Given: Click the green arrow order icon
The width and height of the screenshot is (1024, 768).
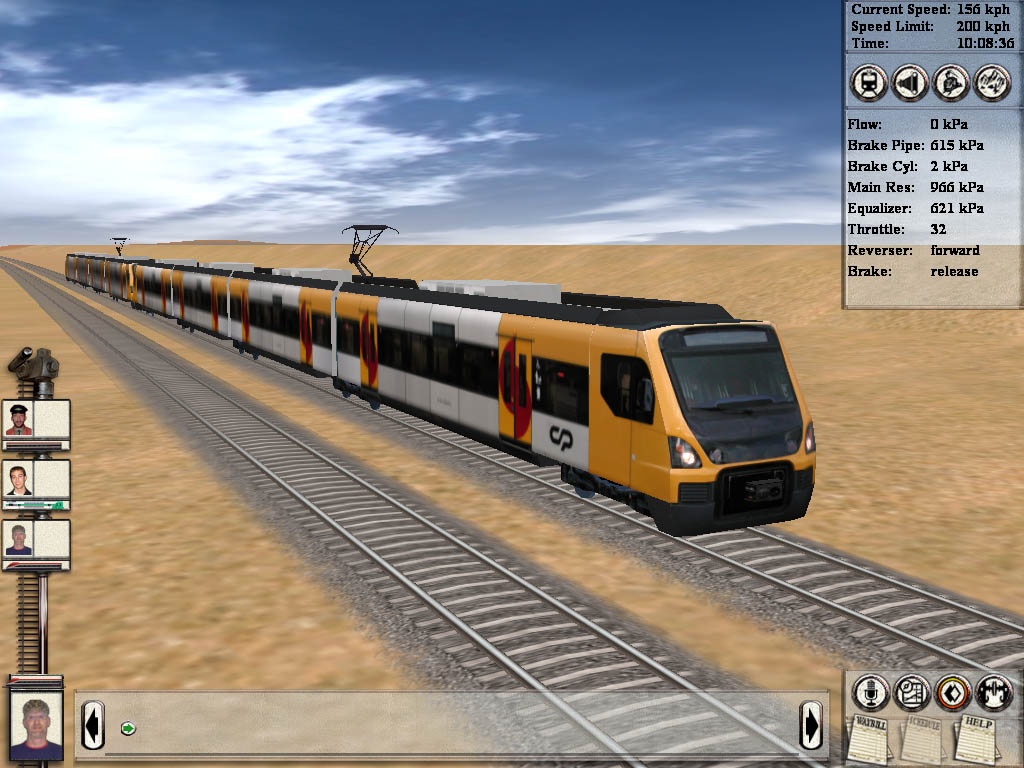Looking at the screenshot, I should [x=127, y=727].
